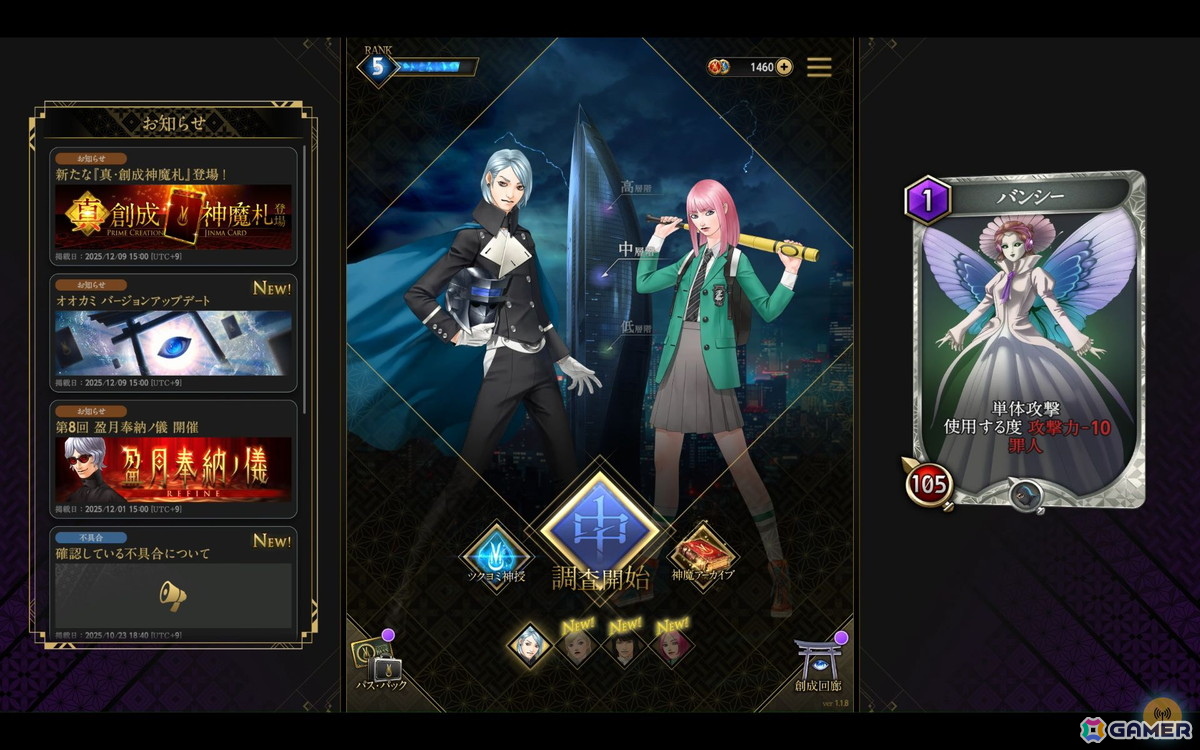Select the silver-haired character portrait

tap(529, 645)
